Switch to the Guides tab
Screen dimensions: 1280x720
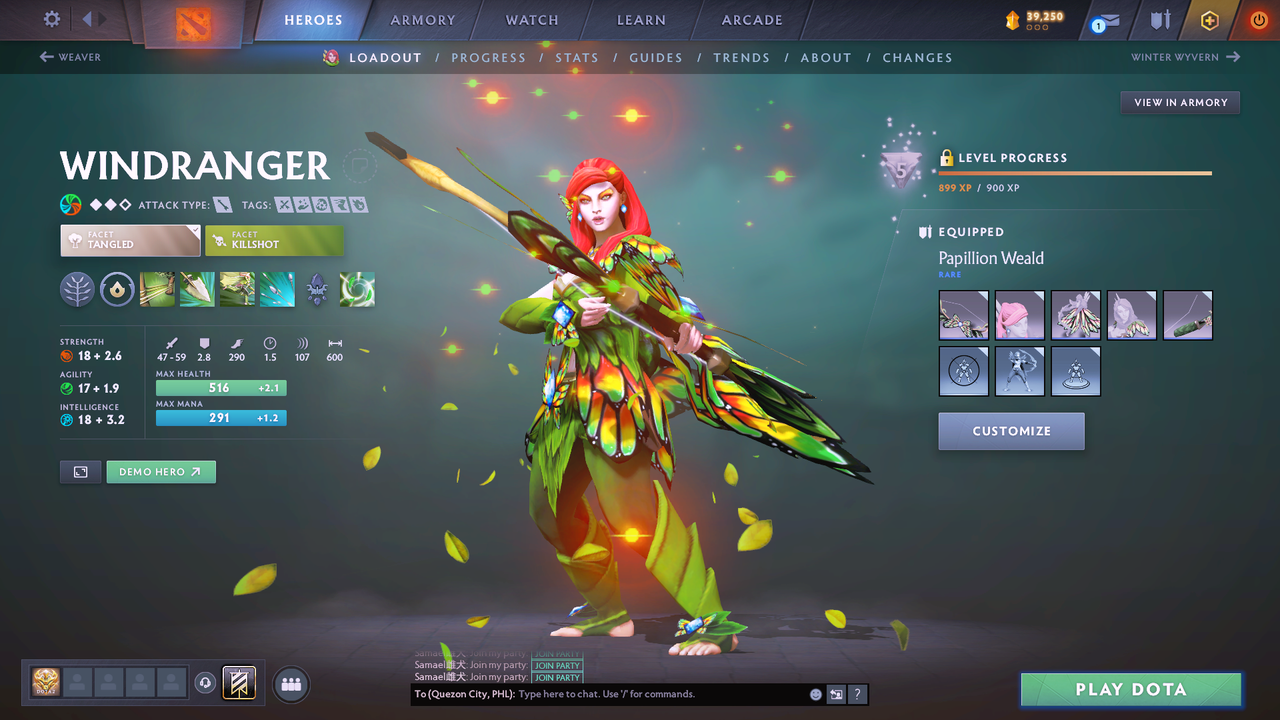(x=656, y=57)
